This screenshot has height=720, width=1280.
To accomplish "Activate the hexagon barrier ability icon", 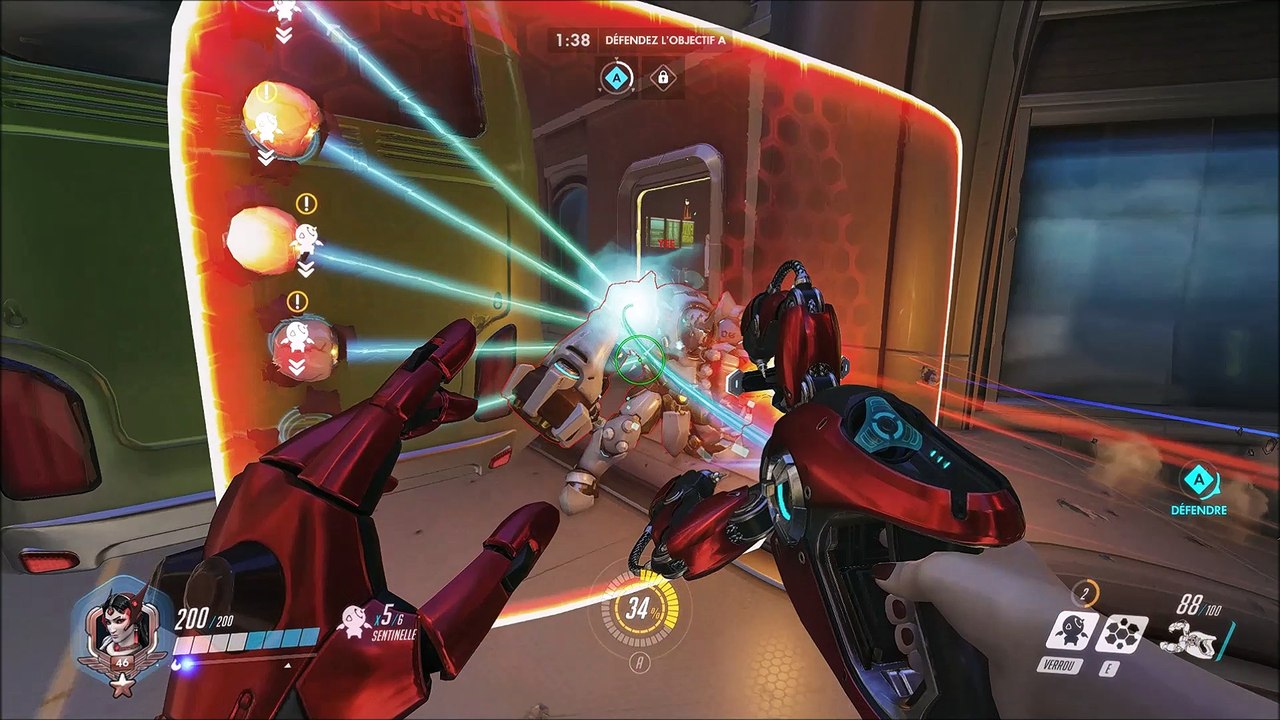I will pyautogui.click(x=1122, y=632).
